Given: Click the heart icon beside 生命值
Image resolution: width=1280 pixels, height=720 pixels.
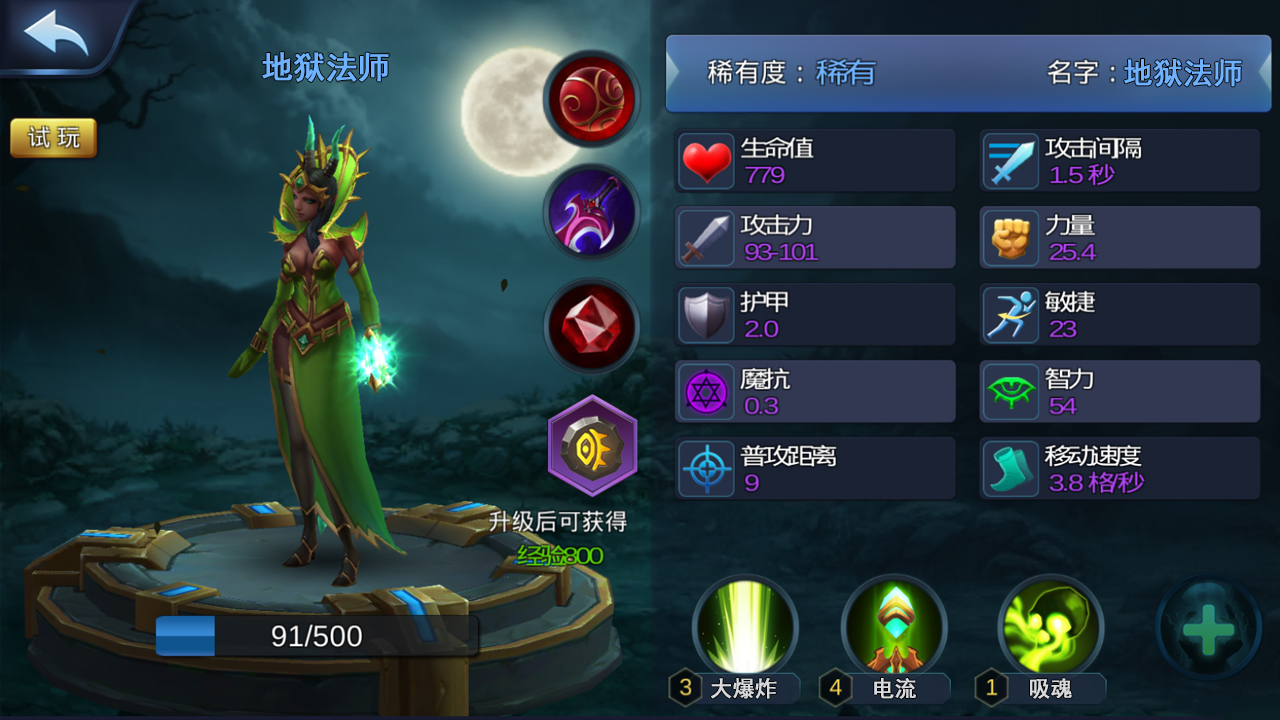Looking at the screenshot, I should coord(706,160).
